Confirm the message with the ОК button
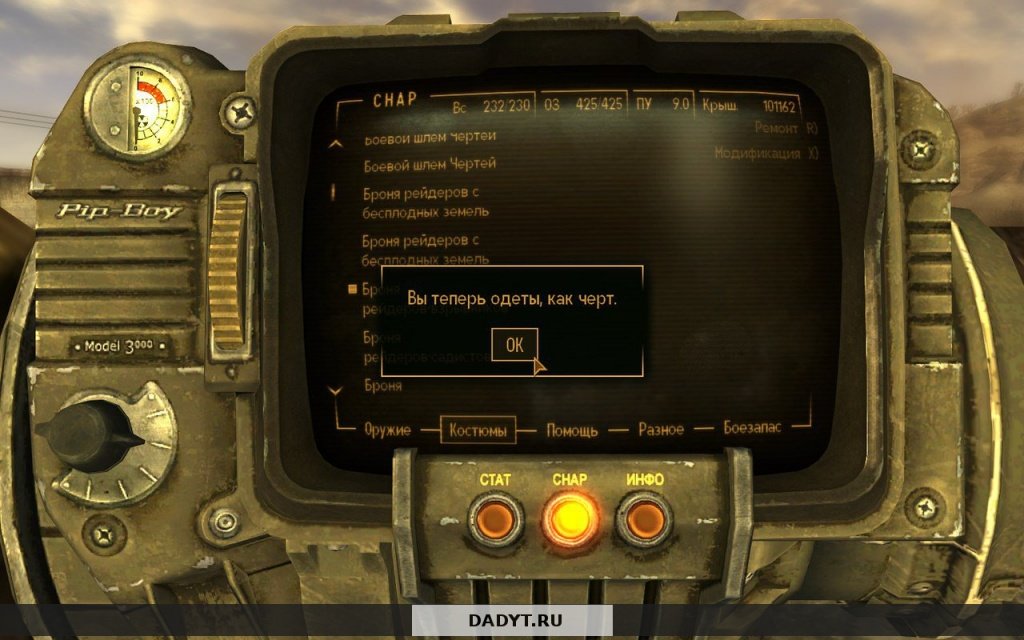Viewport: 1024px width, 640px height. [x=514, y=345]
